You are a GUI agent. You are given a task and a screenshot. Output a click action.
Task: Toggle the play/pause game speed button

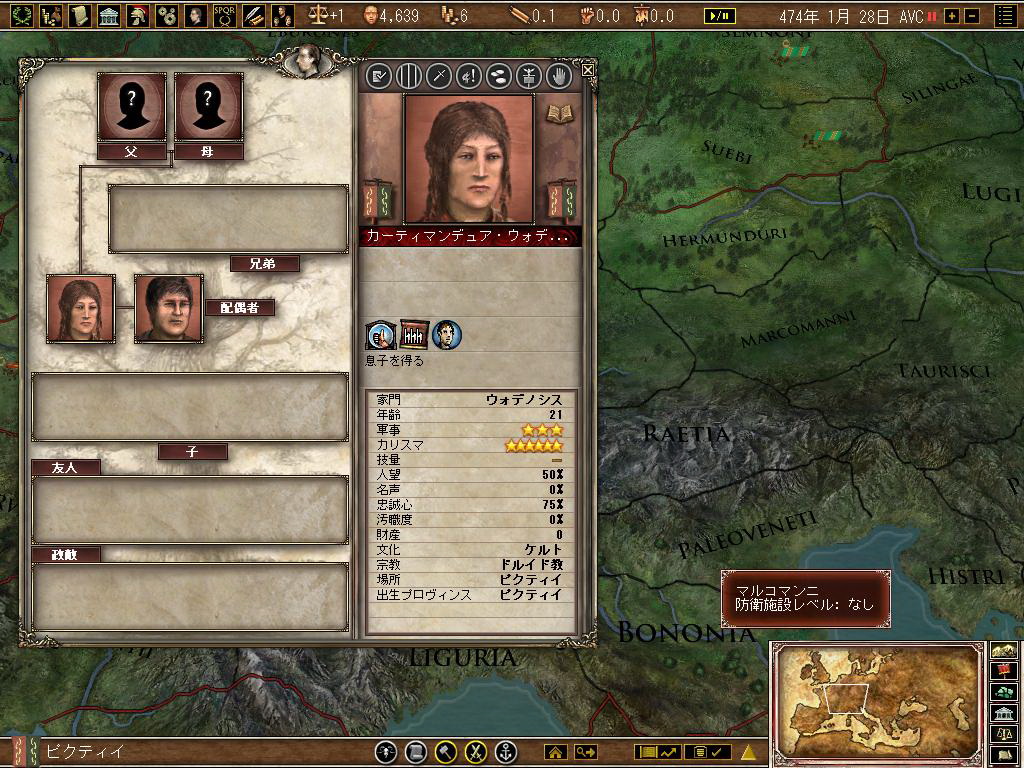(x=718, y=16)
